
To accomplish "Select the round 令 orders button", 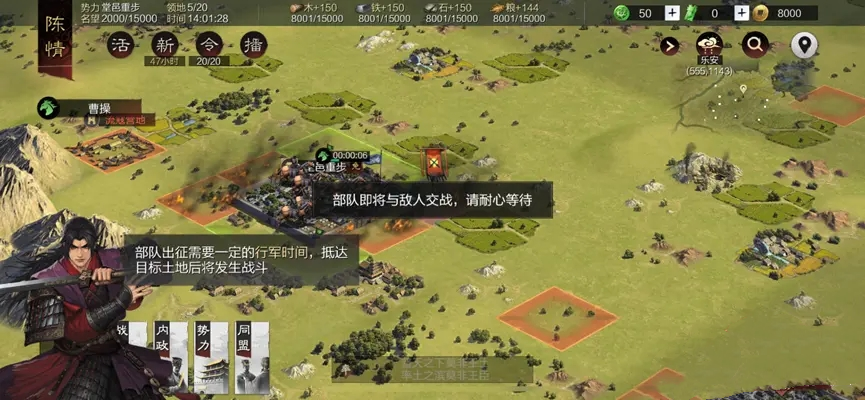I will click(209, 45).
